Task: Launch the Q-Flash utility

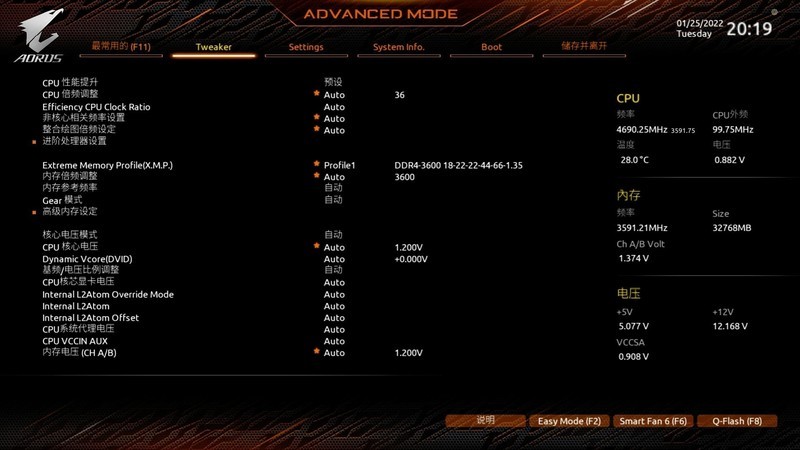Action: [x=737, y=421]
